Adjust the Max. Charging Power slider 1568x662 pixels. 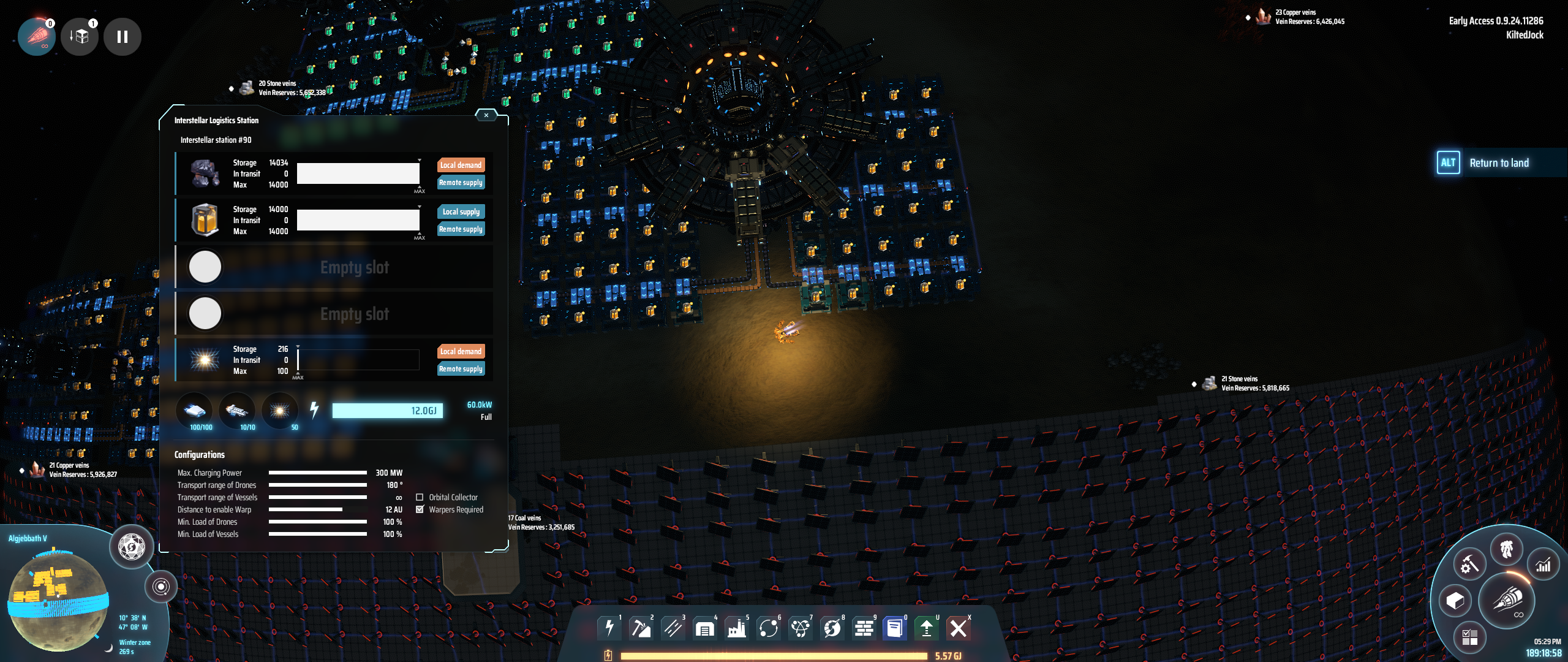317,473
